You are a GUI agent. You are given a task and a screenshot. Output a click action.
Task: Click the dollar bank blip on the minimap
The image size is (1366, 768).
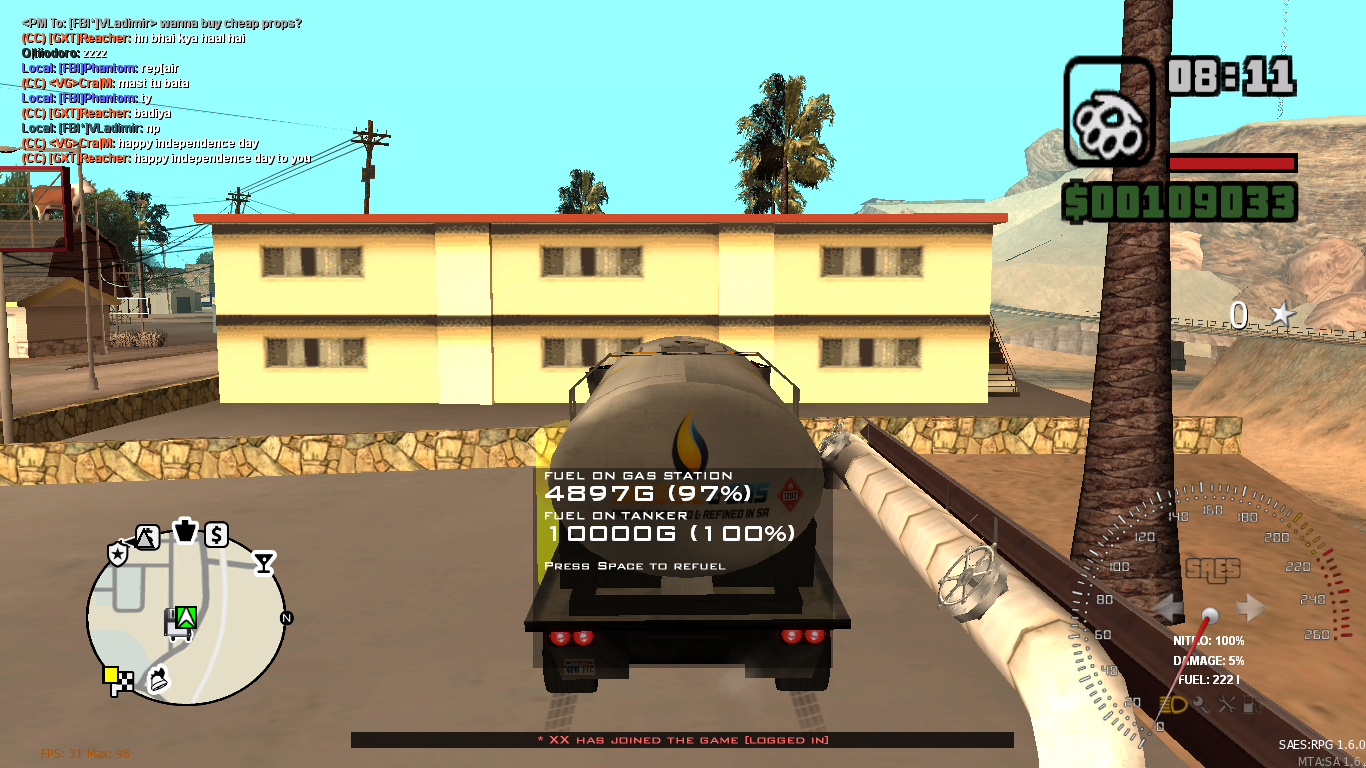coord(217,534)
